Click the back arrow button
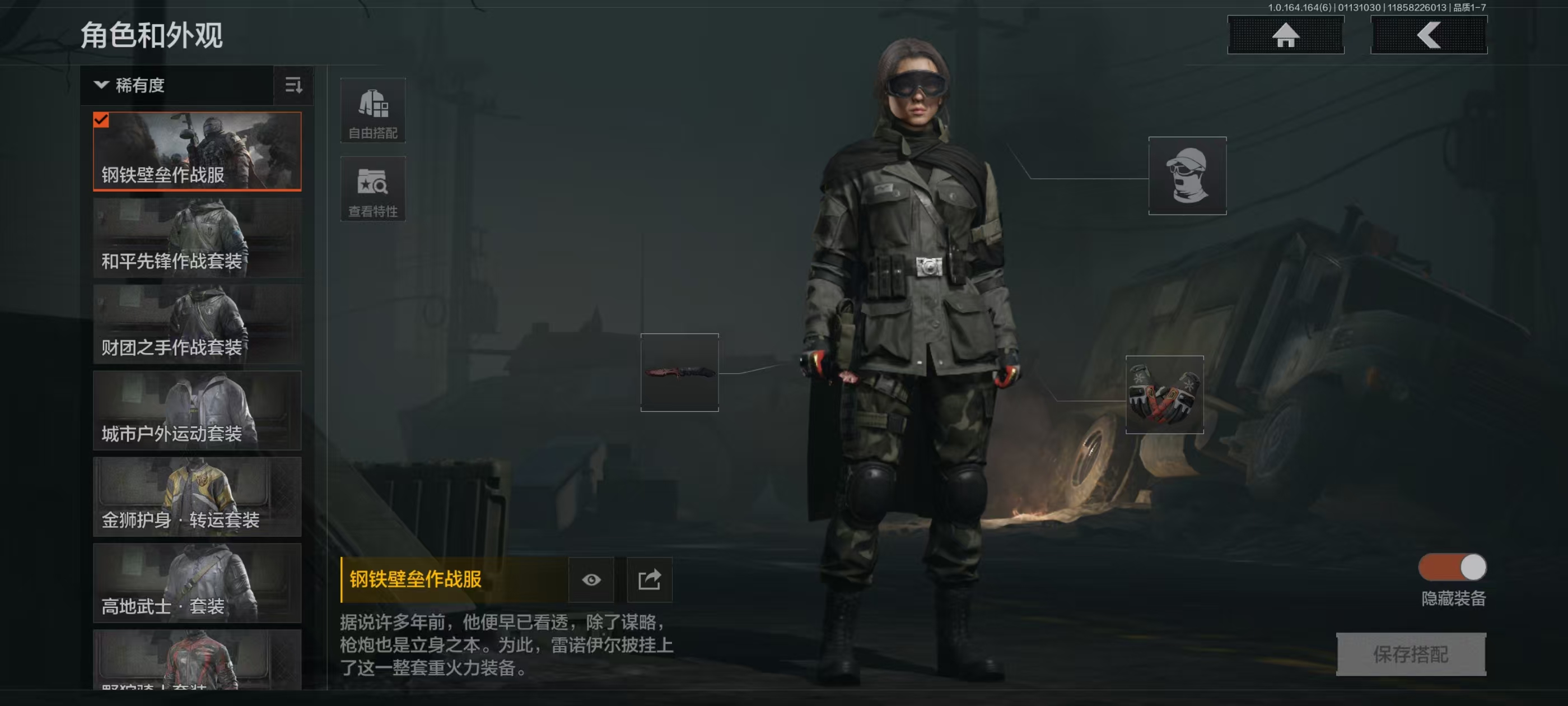 1428,35
